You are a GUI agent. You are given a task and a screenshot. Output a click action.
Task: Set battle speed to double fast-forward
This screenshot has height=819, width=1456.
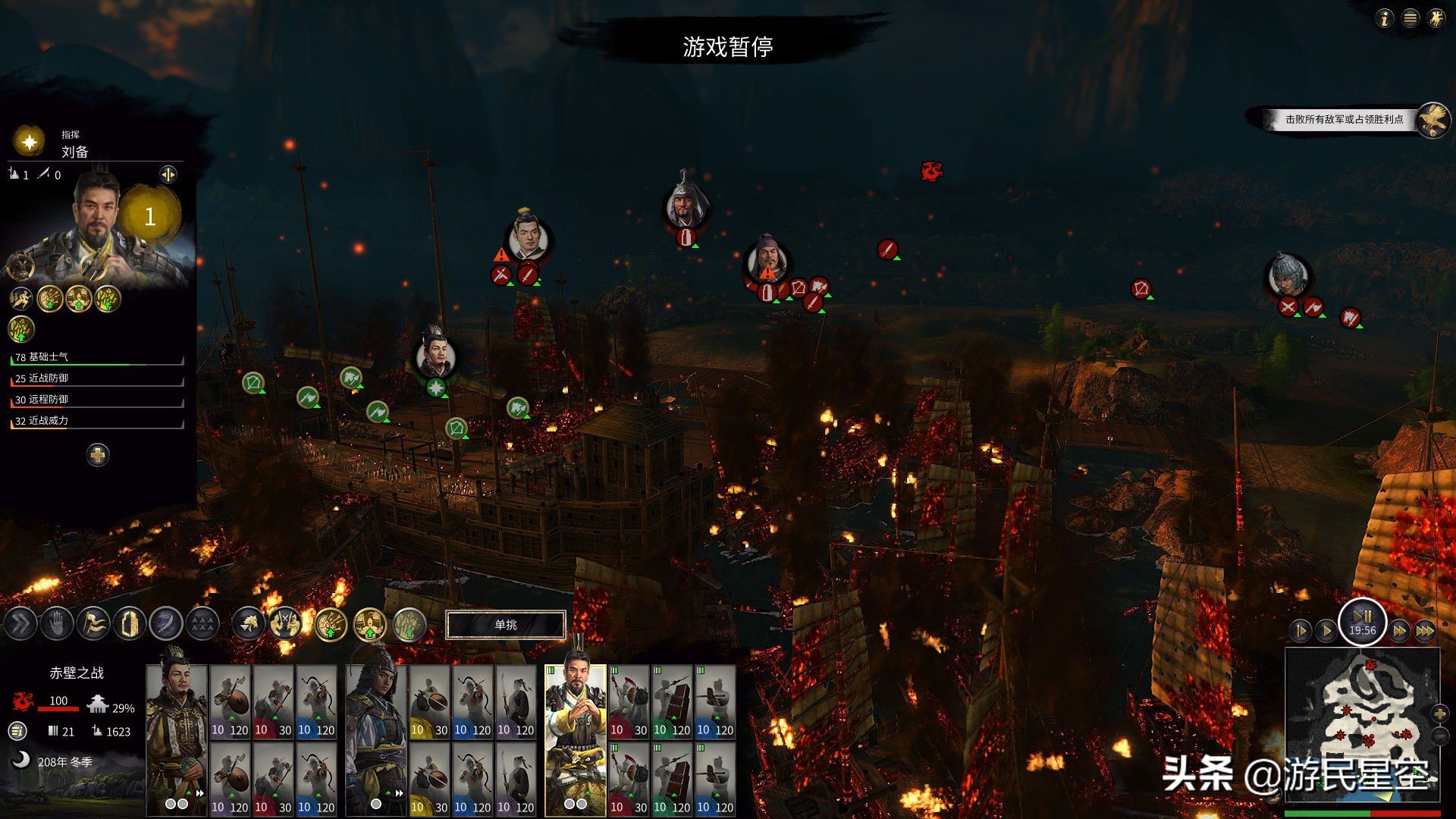(x=1400, y=630)
